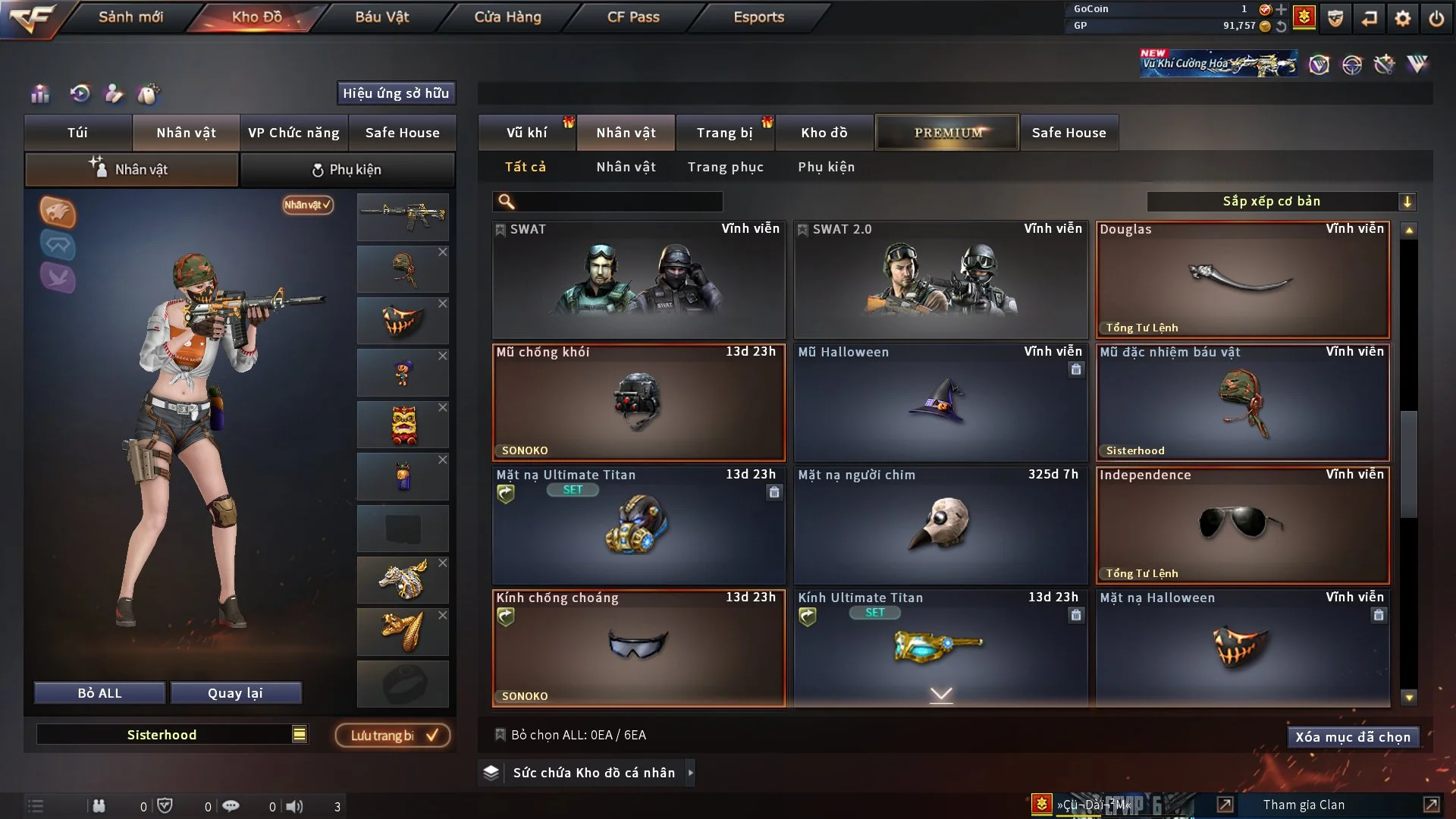Select the Vũ khí inventory tab

(526, 133)
